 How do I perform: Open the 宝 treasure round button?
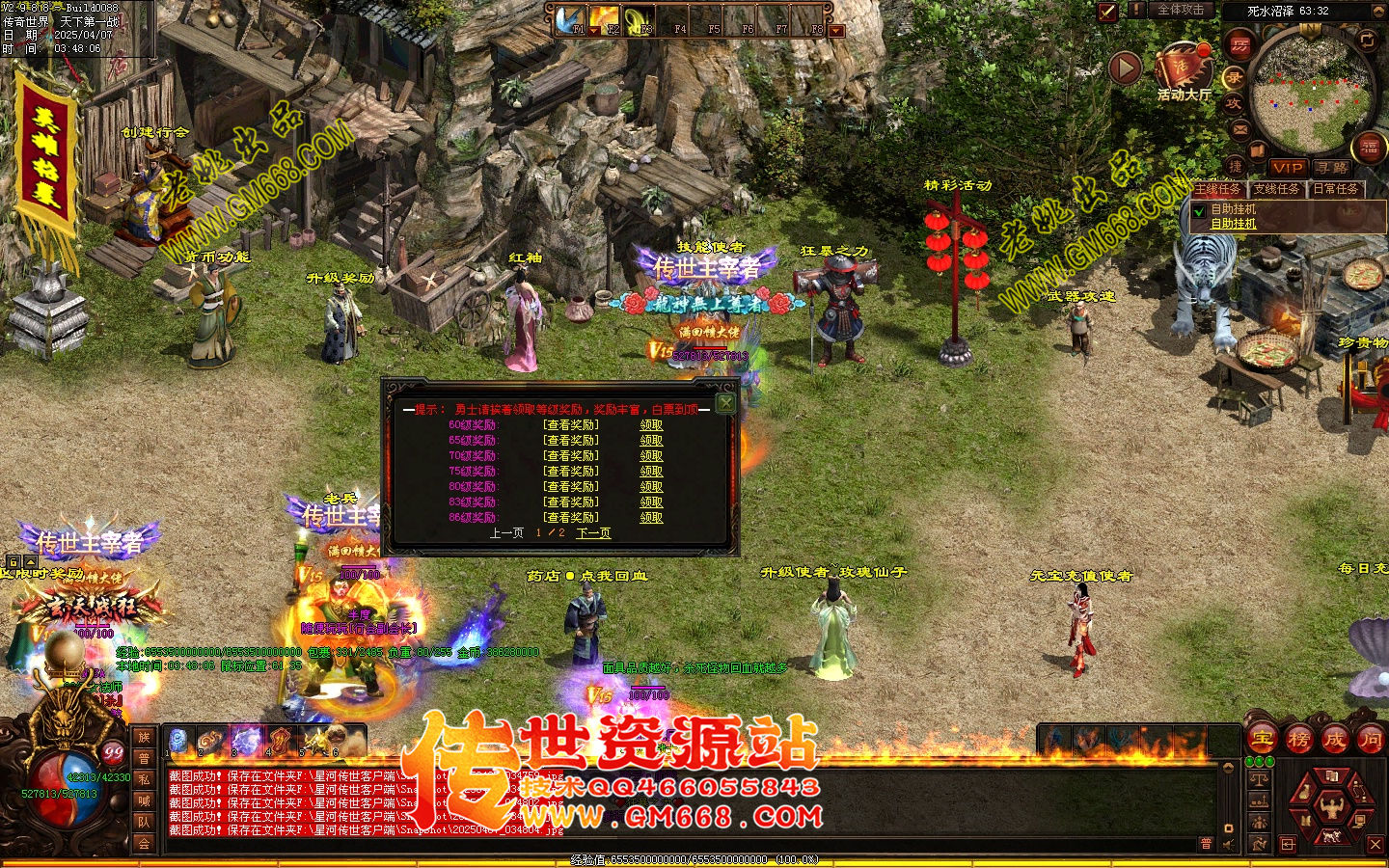point(1262,740)
